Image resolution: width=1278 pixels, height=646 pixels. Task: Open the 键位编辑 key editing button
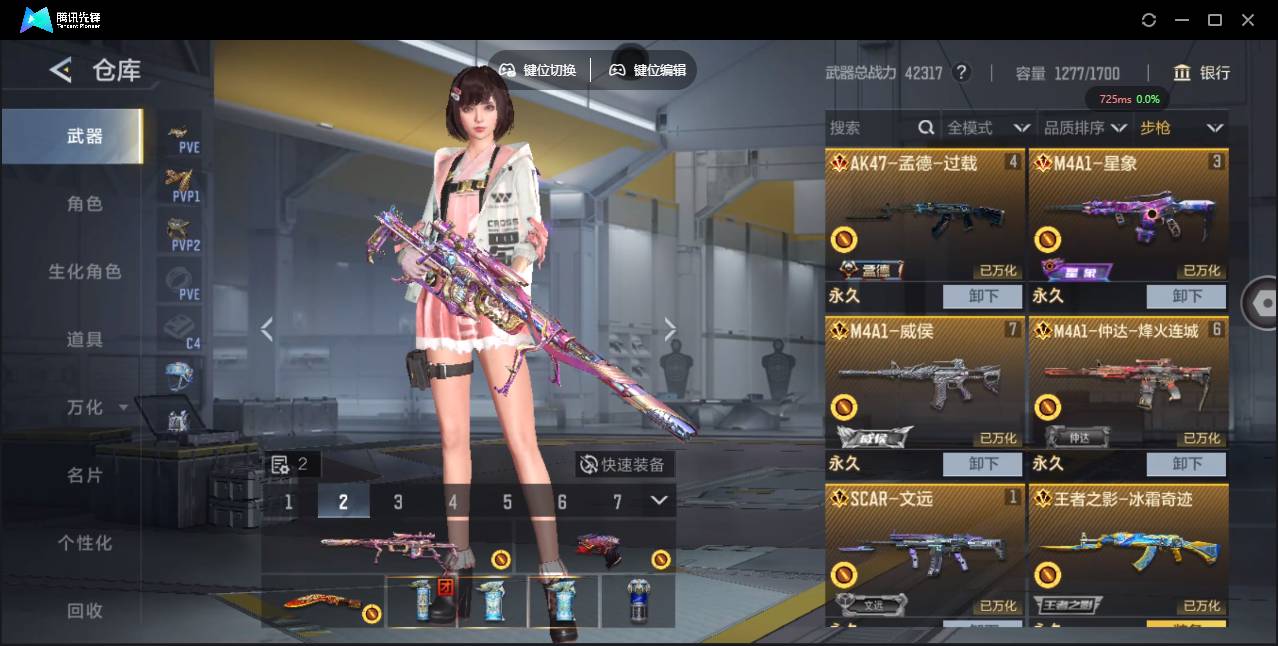click(648, 70)
